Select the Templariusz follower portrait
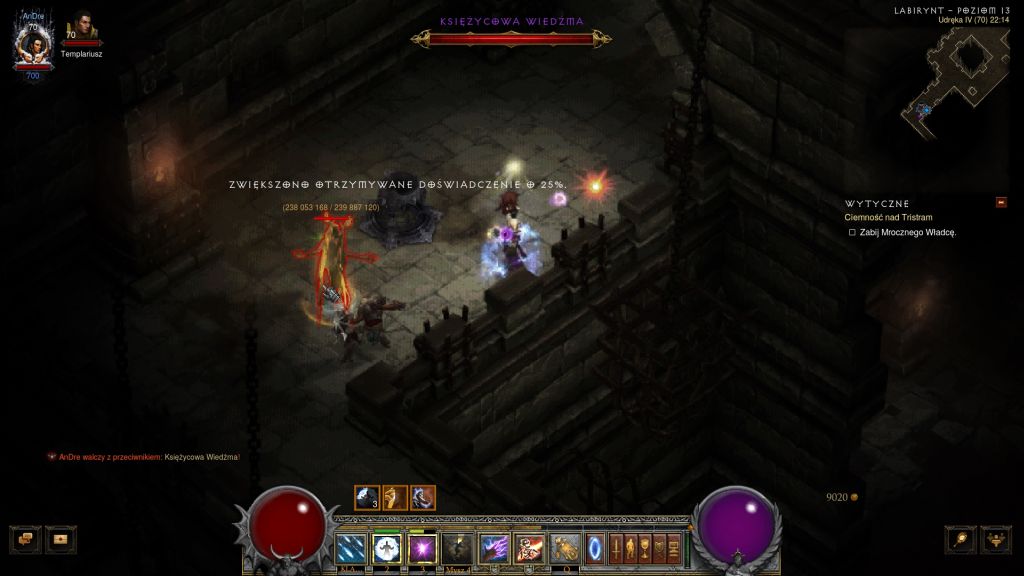The height and width of the screenshot is (576, 1024). (x=81, y=29)
